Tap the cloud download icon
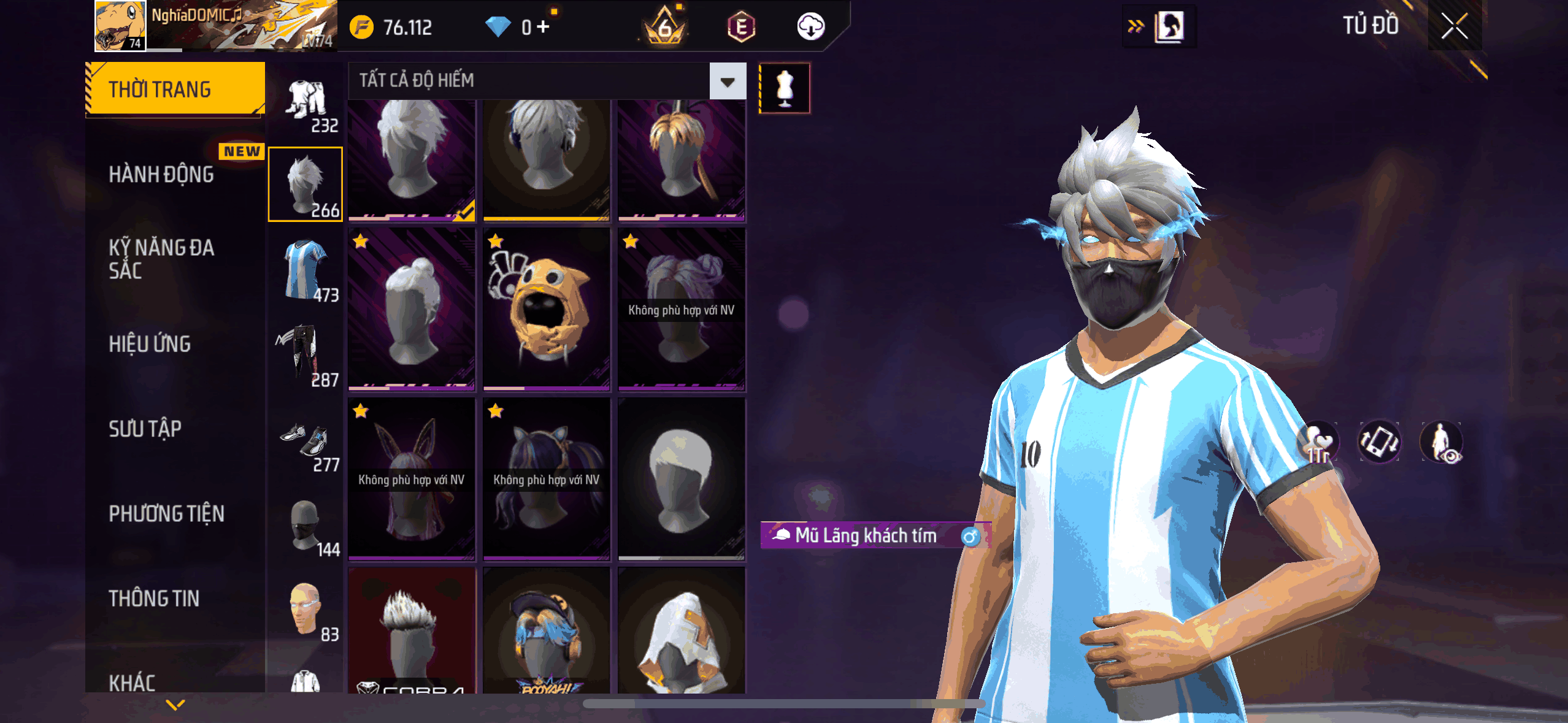Viewport: 1568px width, 723px height. click(810, 27)
